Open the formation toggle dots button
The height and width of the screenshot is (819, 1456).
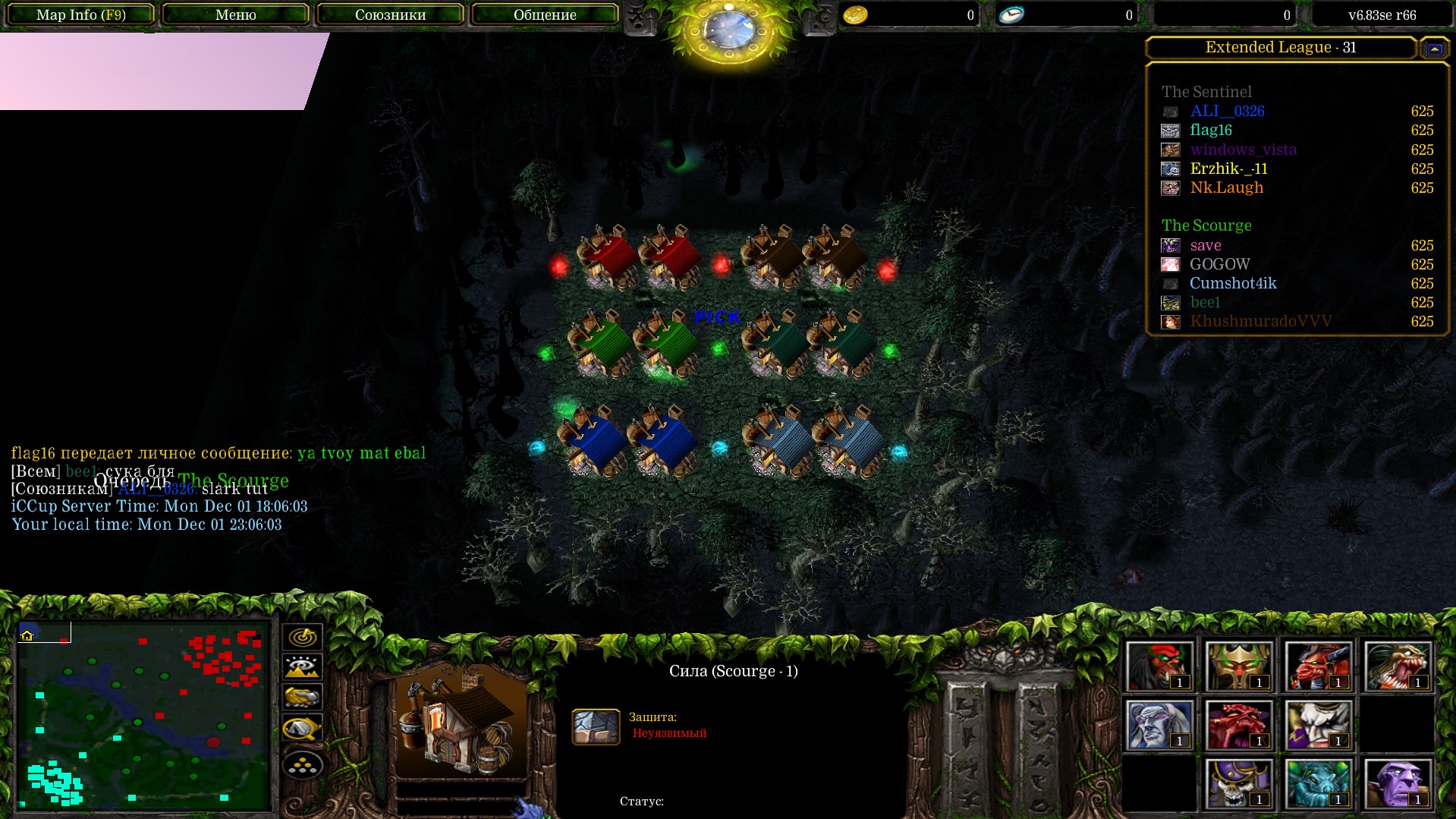pyautogui.click(x=302, y=764)
